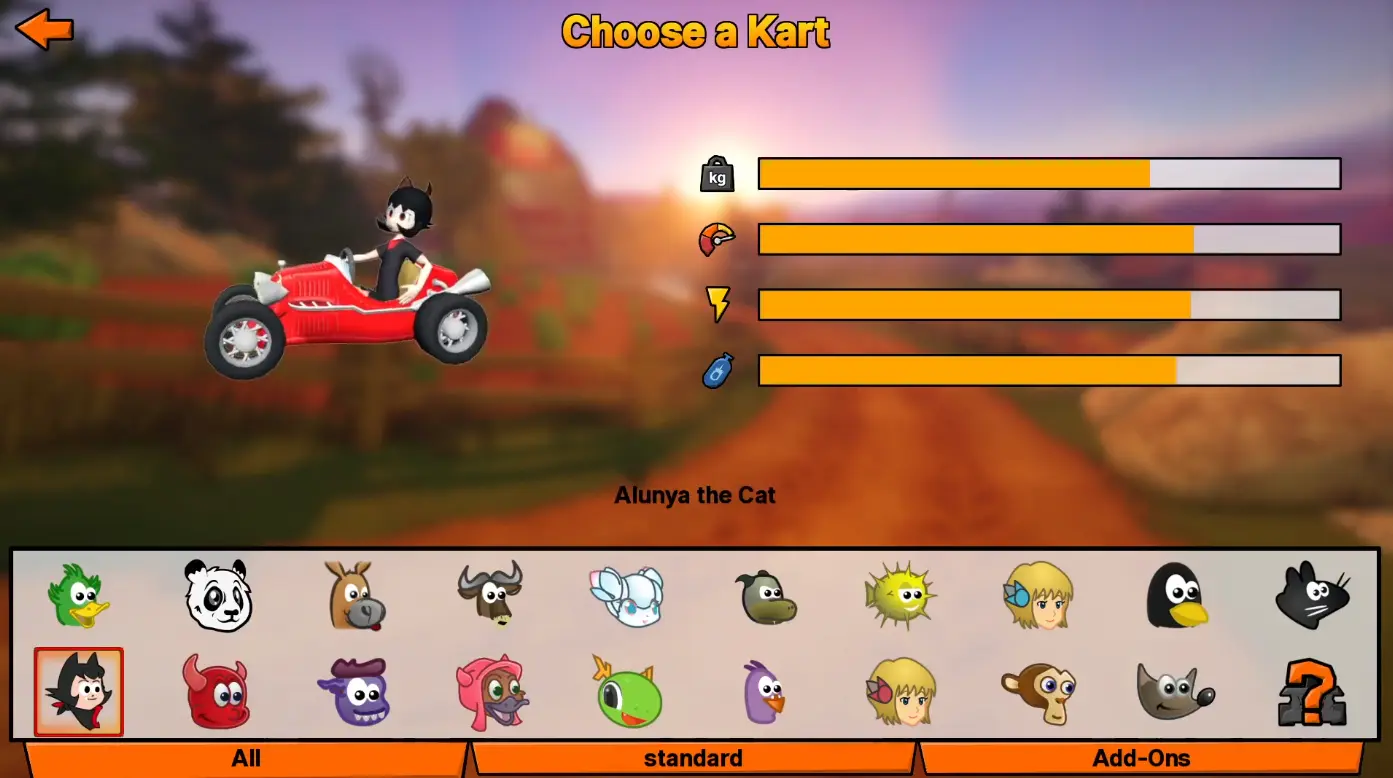
Task: Choose the random question mark kart
Action: 1312,691
